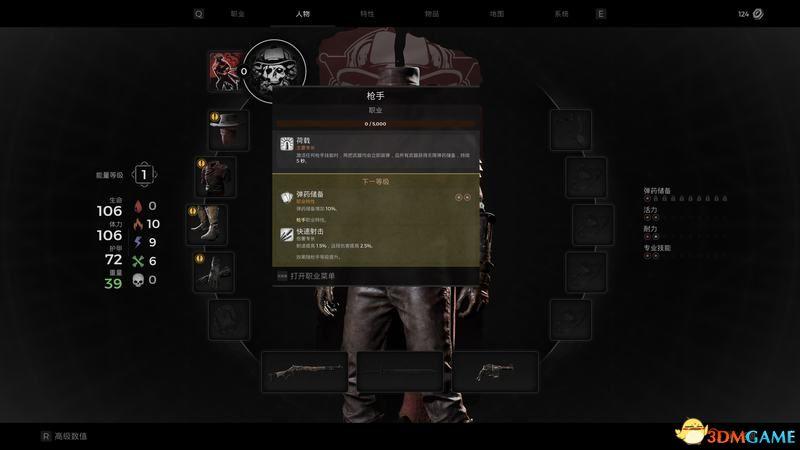Choose the melee sword weapon slot

[400, 370]
